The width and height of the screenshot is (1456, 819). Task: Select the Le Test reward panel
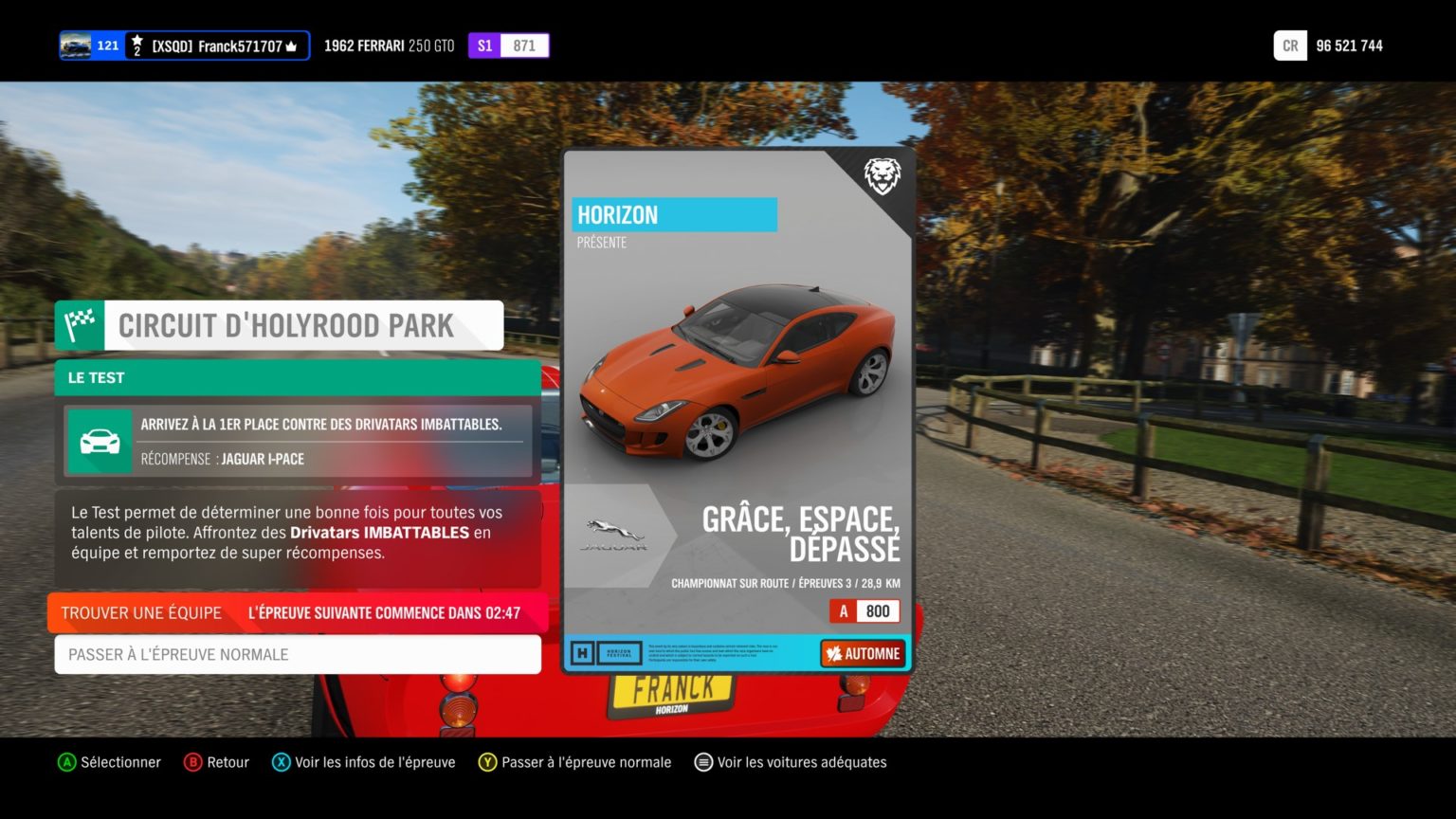298,441
